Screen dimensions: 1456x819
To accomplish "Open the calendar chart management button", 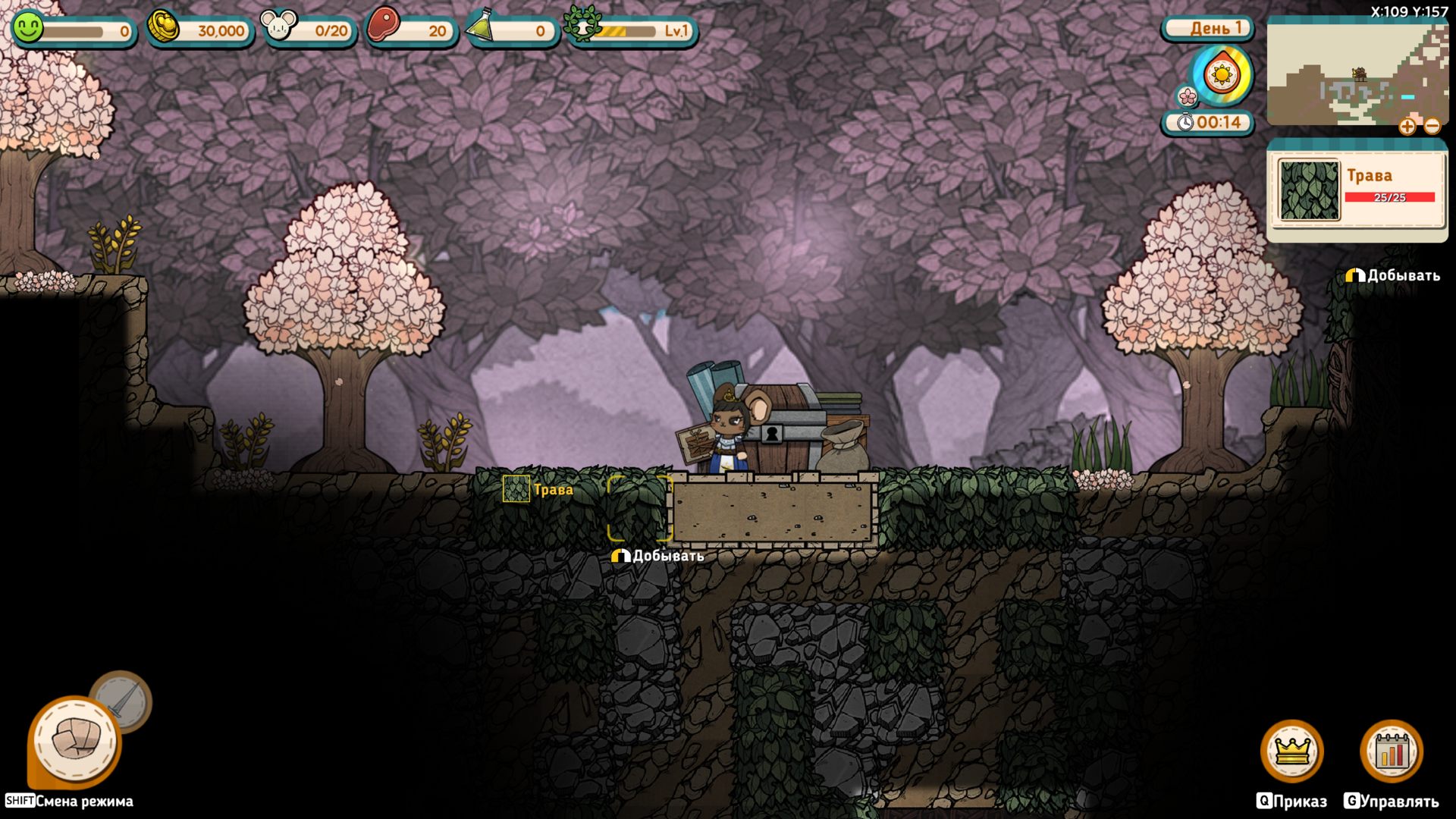I will point(1392,751).
